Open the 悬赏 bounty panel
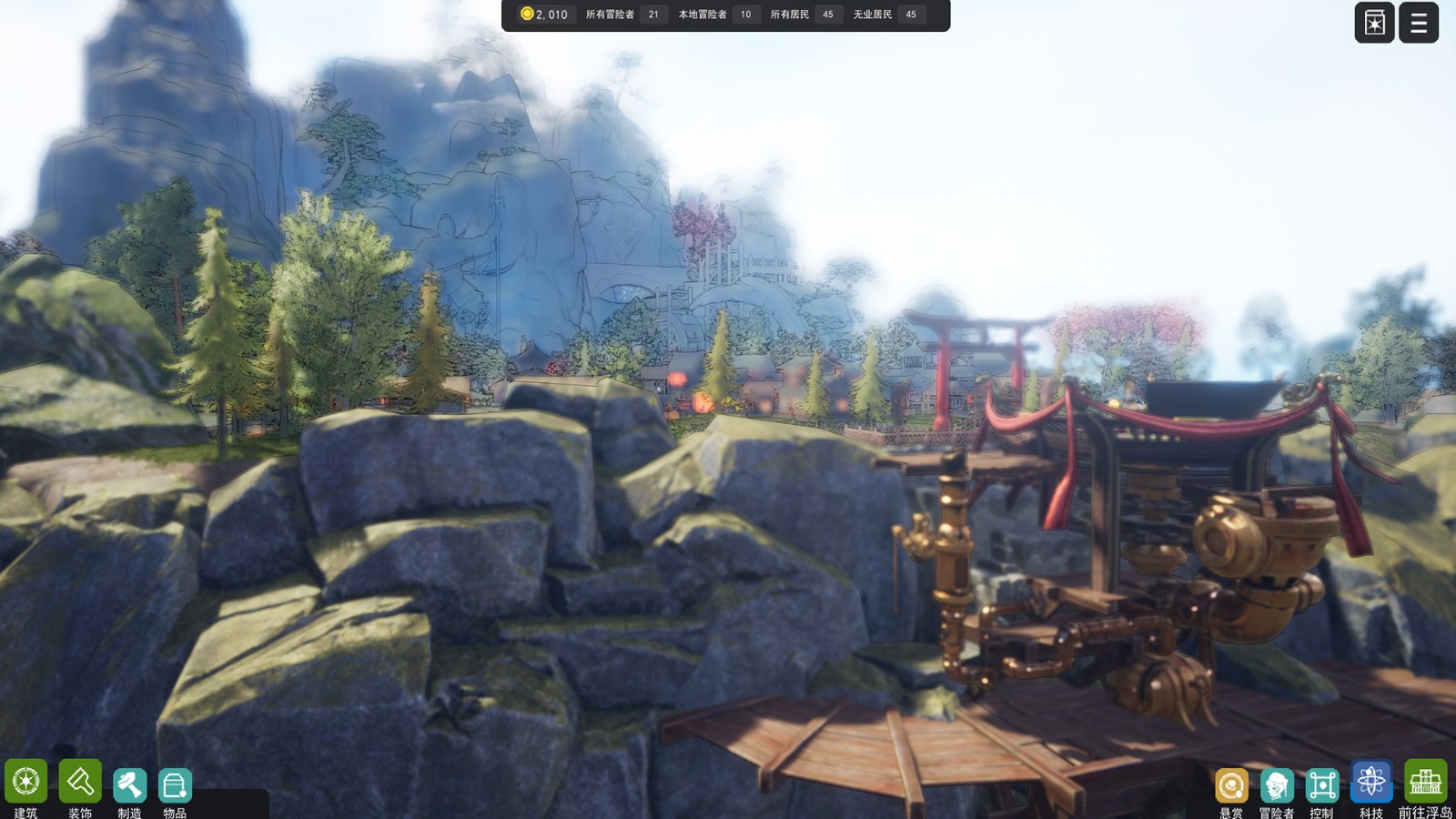 click(1233, 786)
